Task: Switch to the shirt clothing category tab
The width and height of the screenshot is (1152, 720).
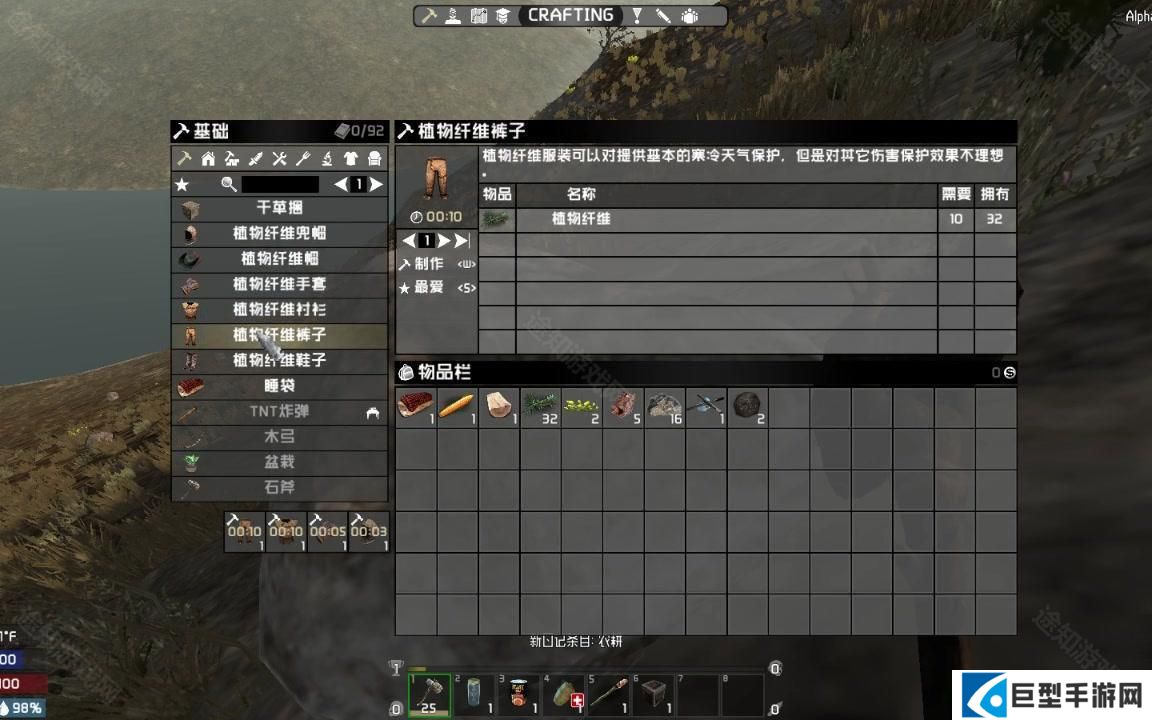Action: tap(351, 158)
